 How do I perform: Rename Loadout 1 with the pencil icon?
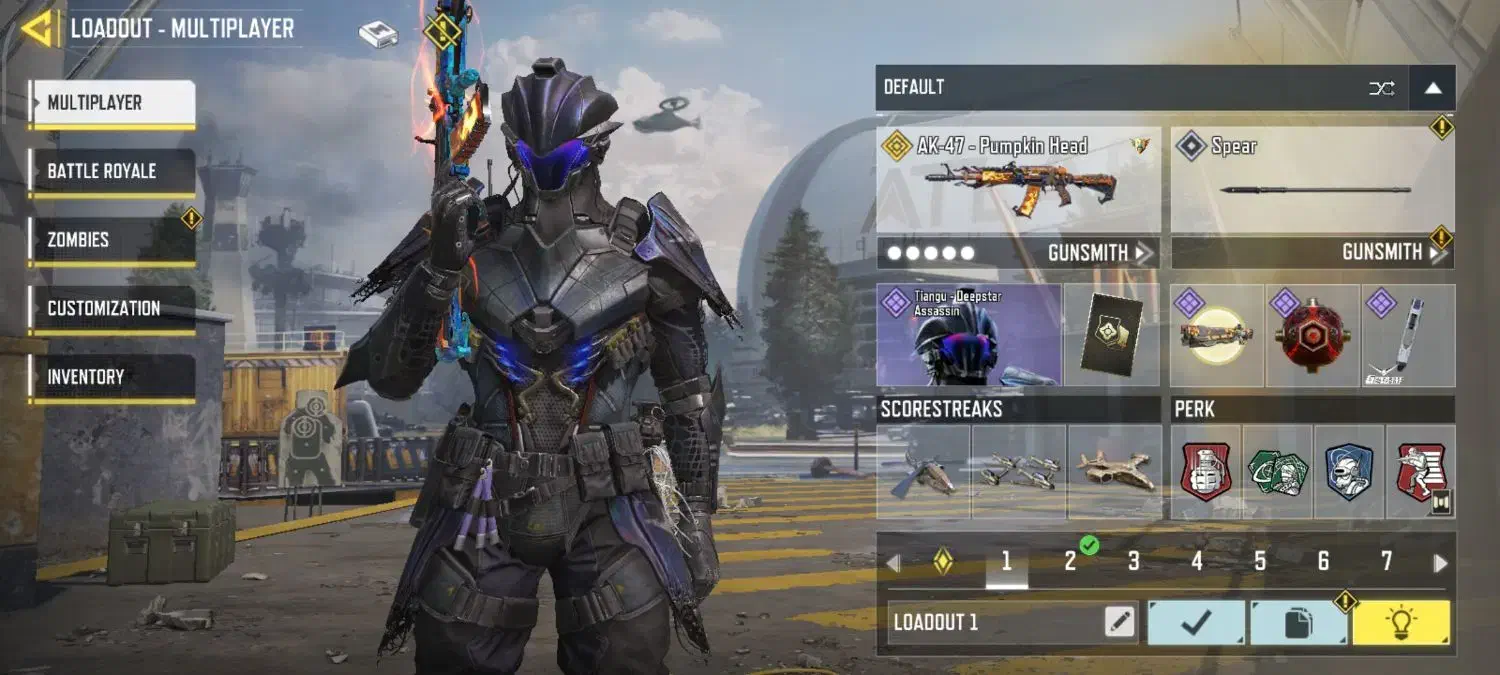pyautogui.click(x=1120, y=622)
